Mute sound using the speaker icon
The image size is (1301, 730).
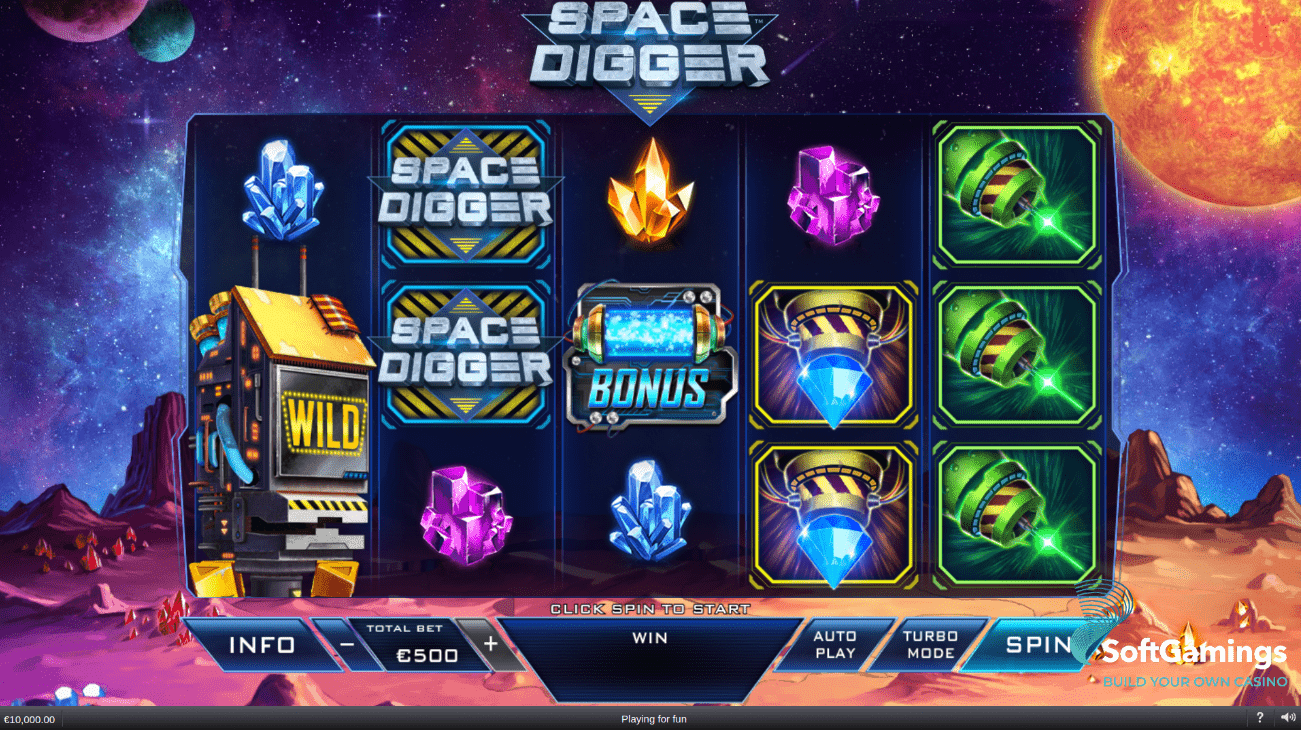point(1287,718)
